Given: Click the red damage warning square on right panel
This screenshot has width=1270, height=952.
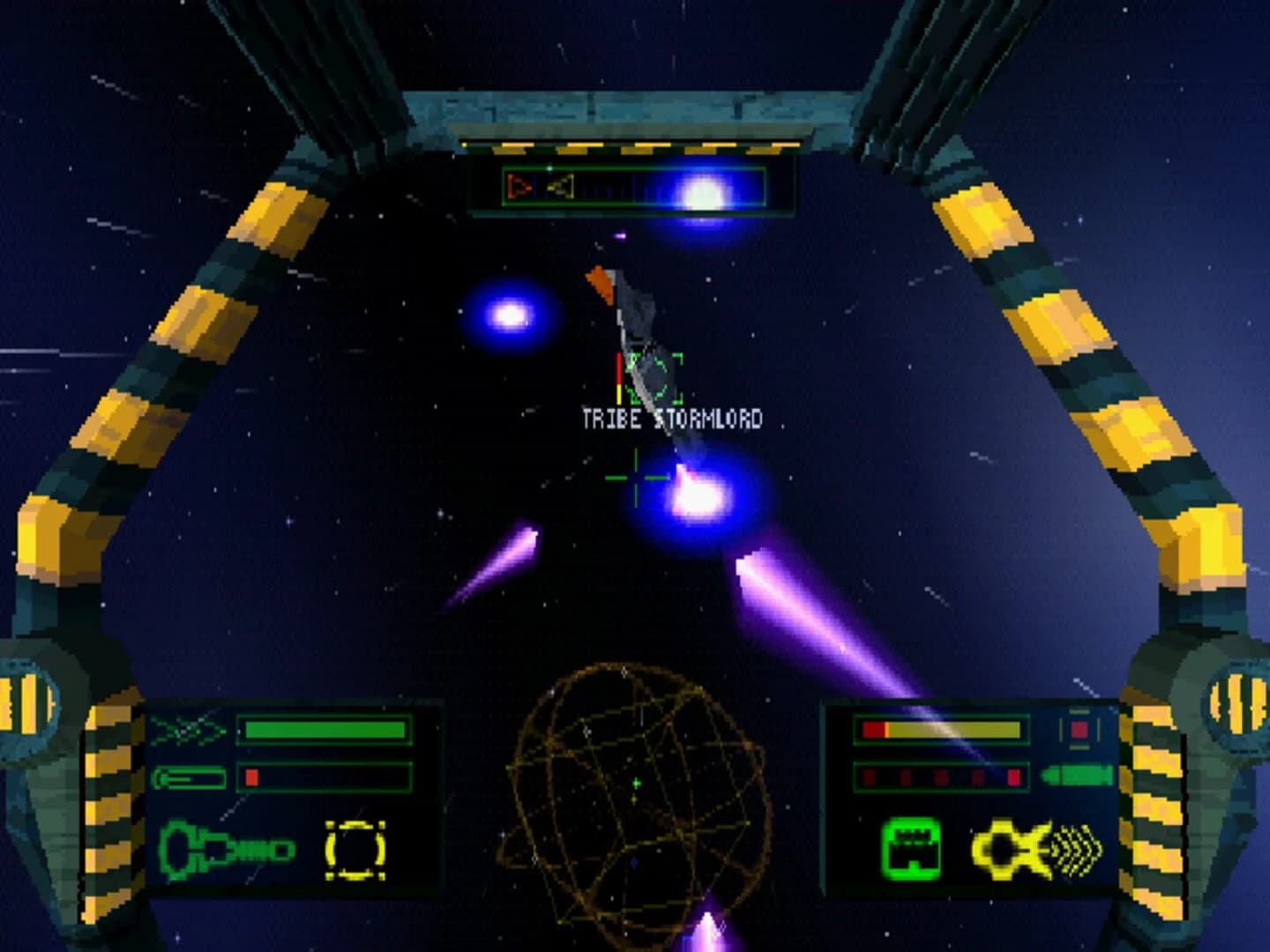Looking at the screenshot, I should [1078, 728].
